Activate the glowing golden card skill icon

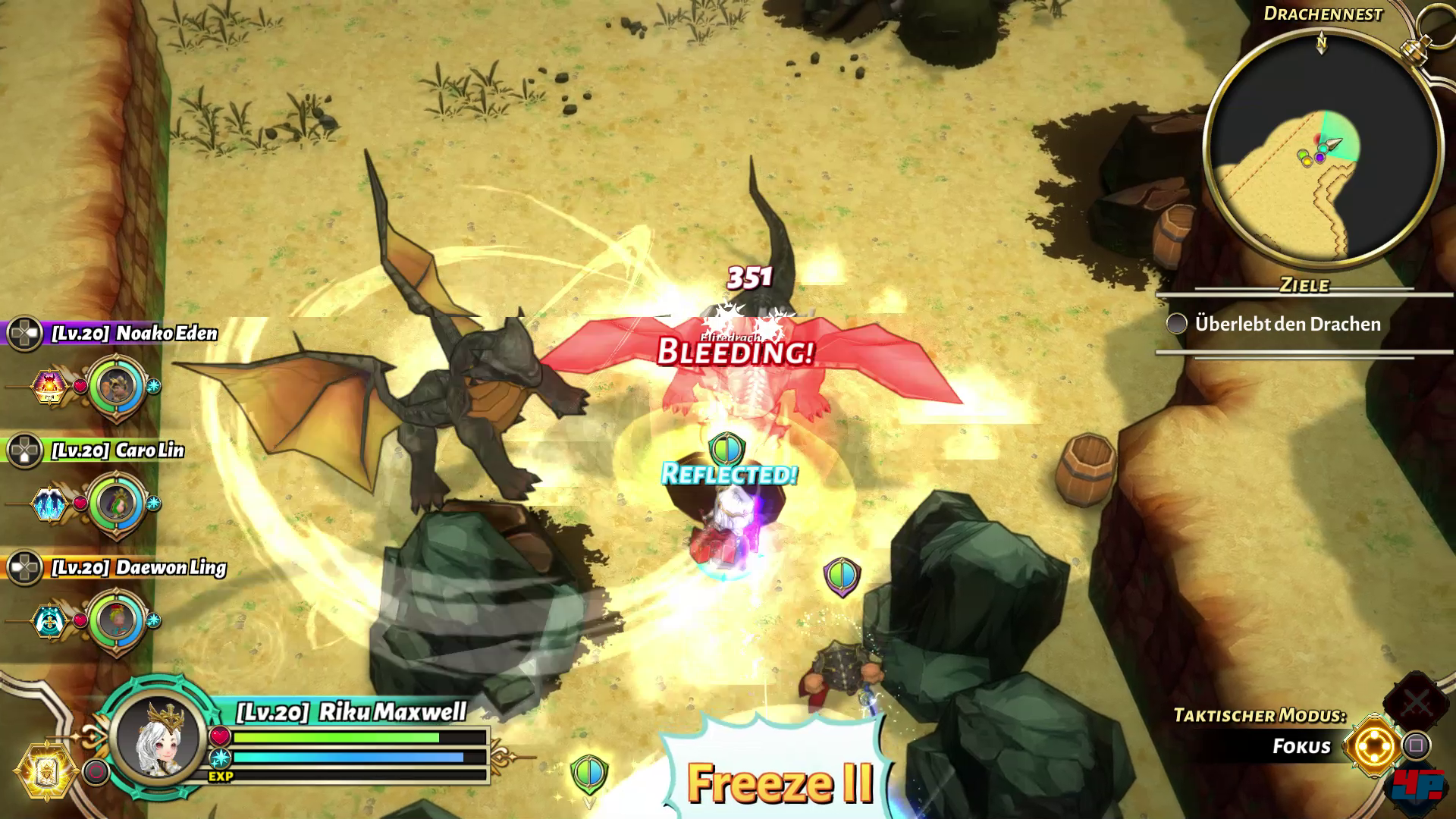pos(49,771)
